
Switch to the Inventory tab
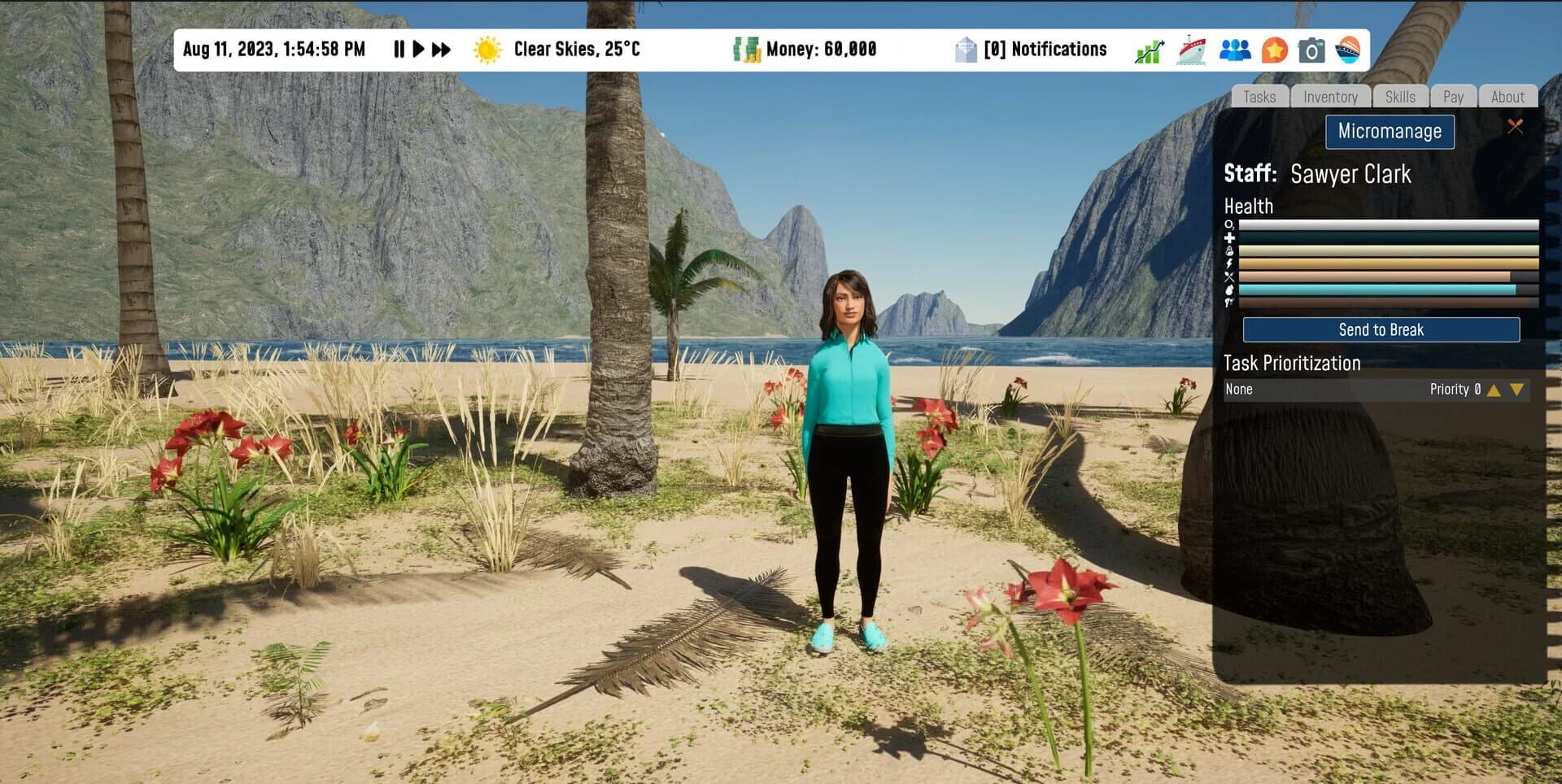(1331, 96)
